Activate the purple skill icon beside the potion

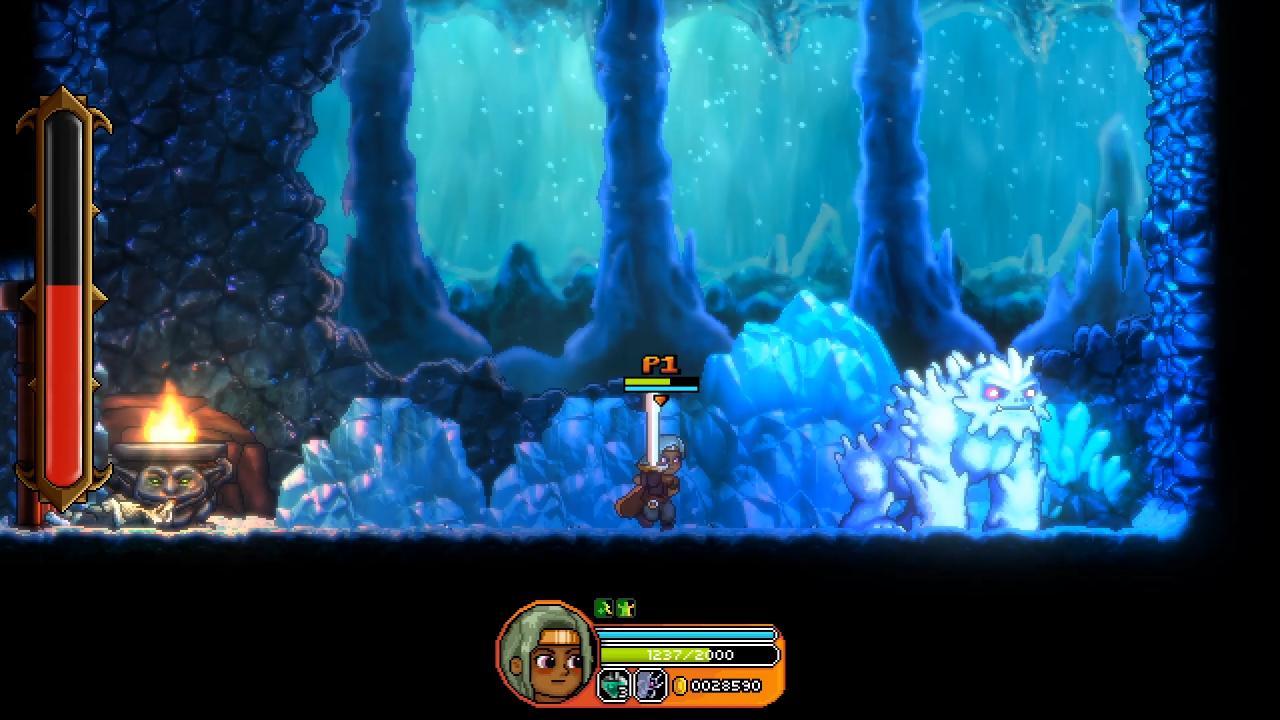[x=650, y=686]
